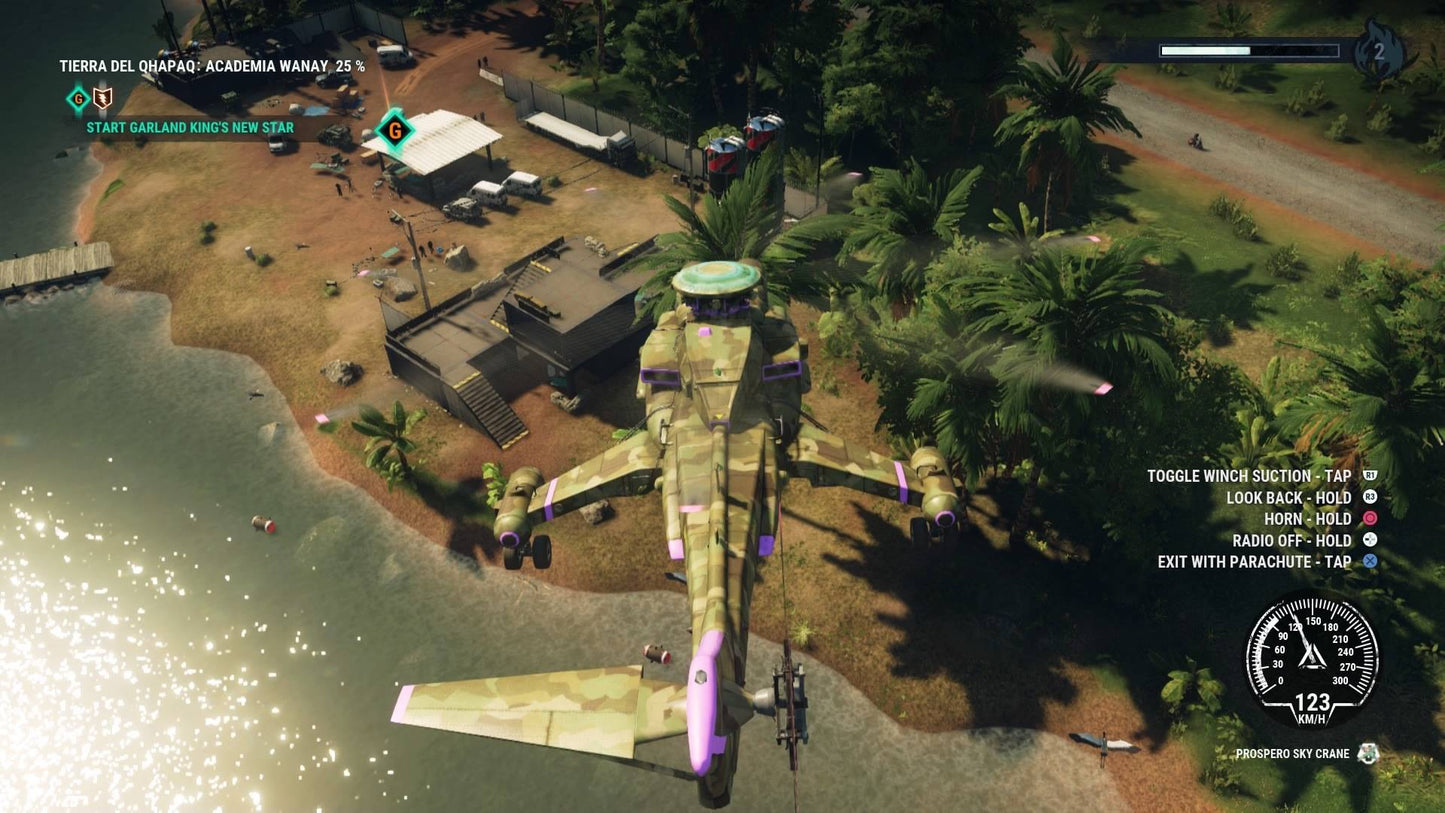Screen dimensions: 1445x813
Task: Open the Tierra del Qhapaq: Academia Wanay region tracker
Action: [212, 67]
